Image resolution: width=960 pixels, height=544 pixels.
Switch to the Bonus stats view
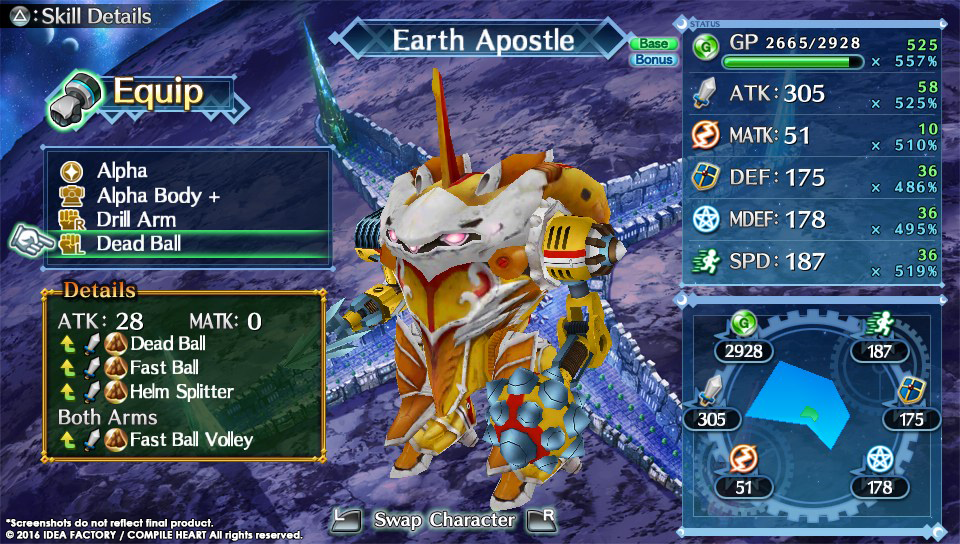pyautogui.click(x=651, y=60)
